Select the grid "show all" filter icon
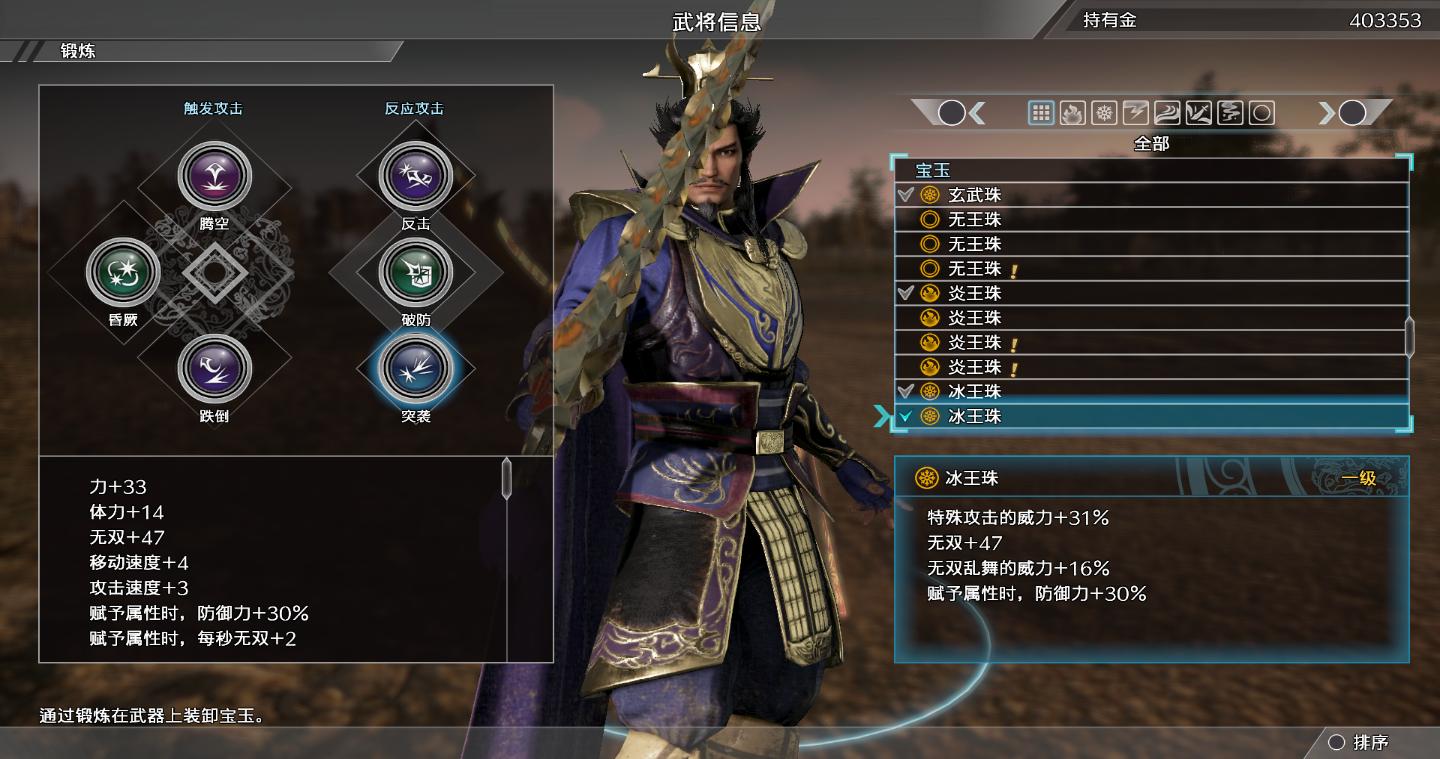 pyautogui.click(x=1041, y=113)
